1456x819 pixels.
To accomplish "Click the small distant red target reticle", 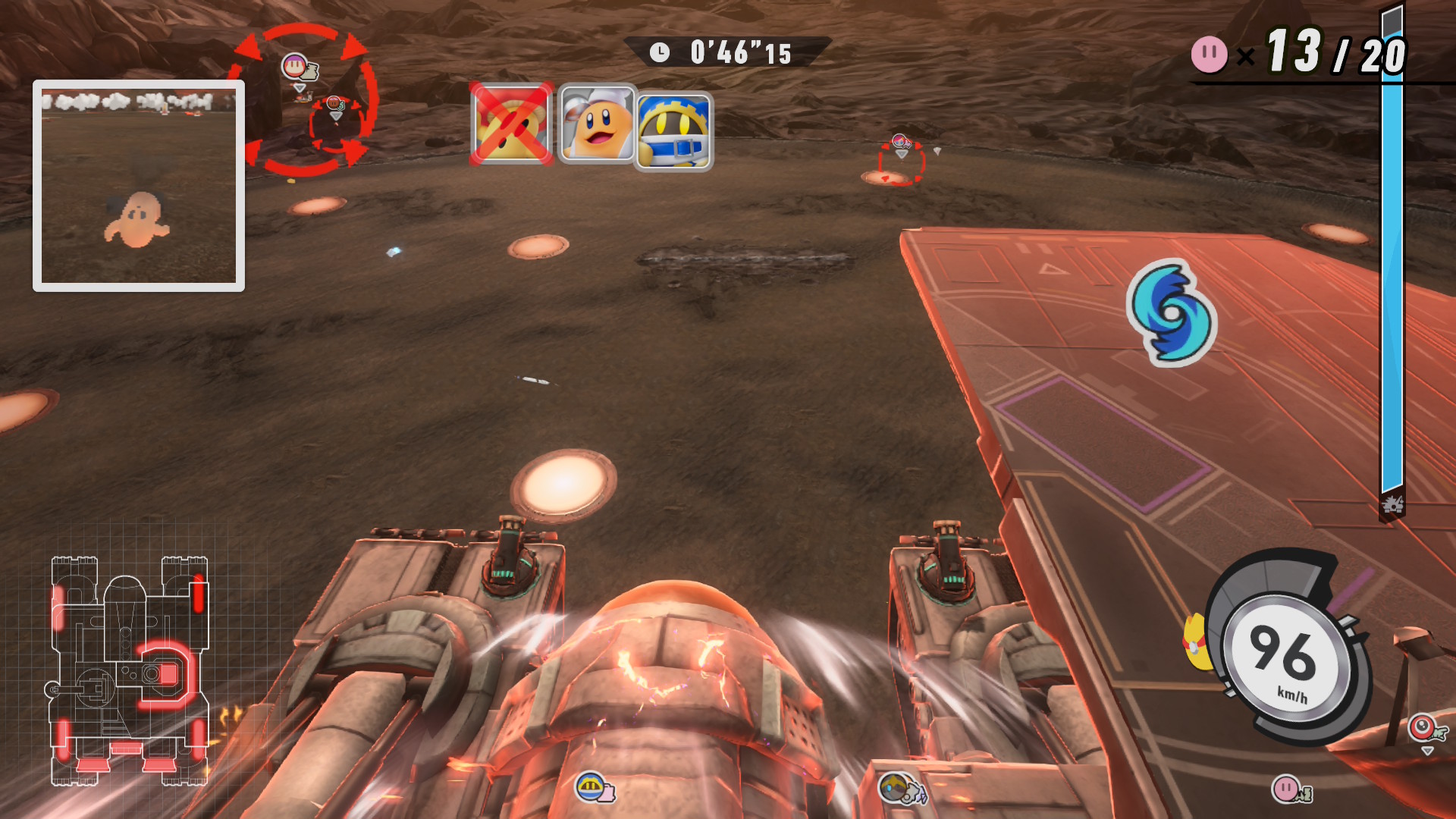I will [901, 163].
